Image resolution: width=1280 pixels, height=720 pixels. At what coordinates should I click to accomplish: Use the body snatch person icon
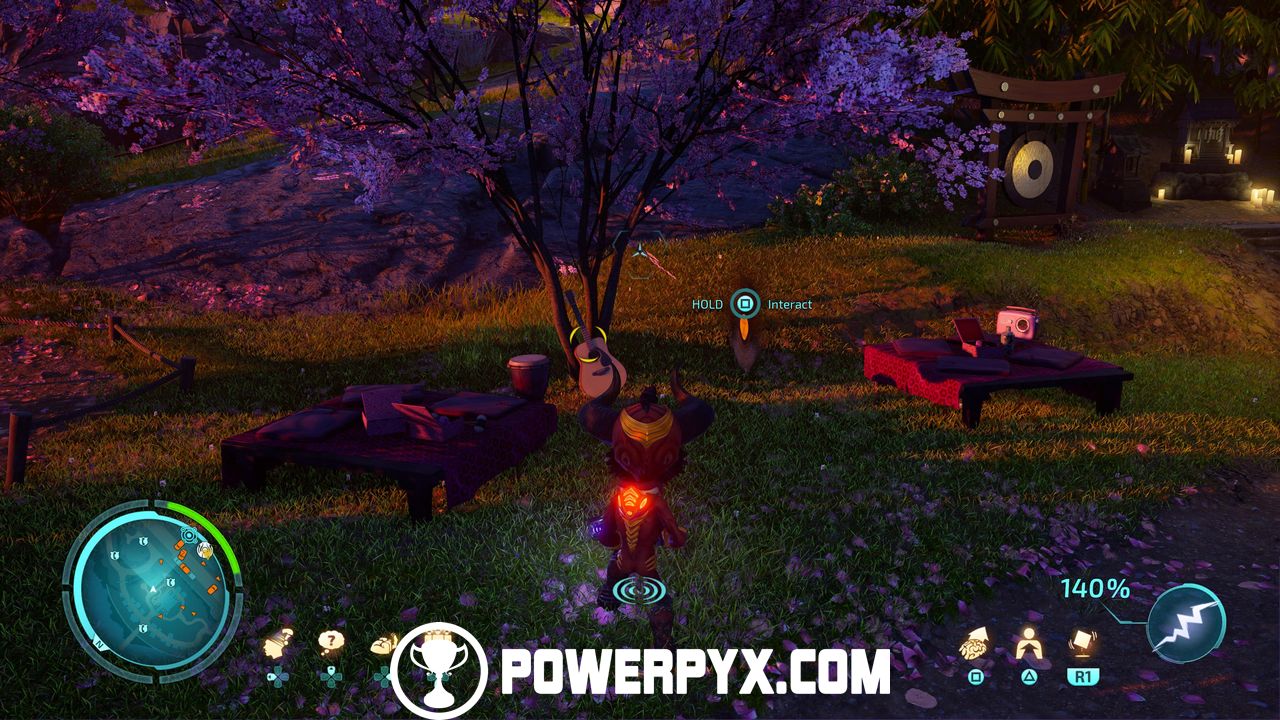1028,646
